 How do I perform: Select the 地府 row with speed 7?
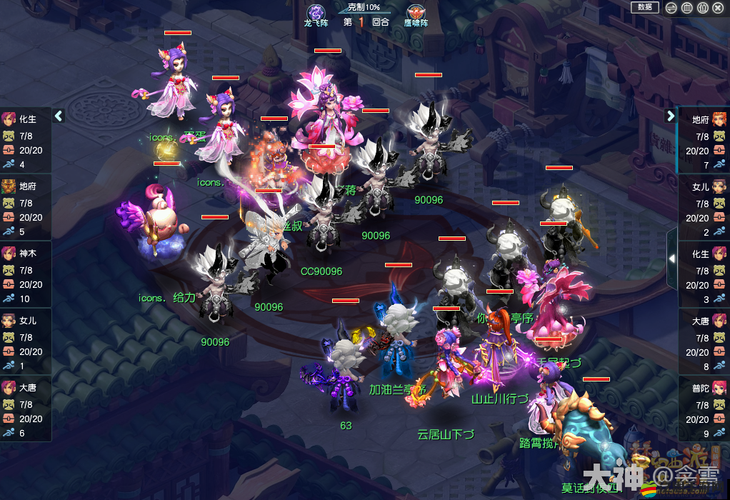click(x=704, y=141)
